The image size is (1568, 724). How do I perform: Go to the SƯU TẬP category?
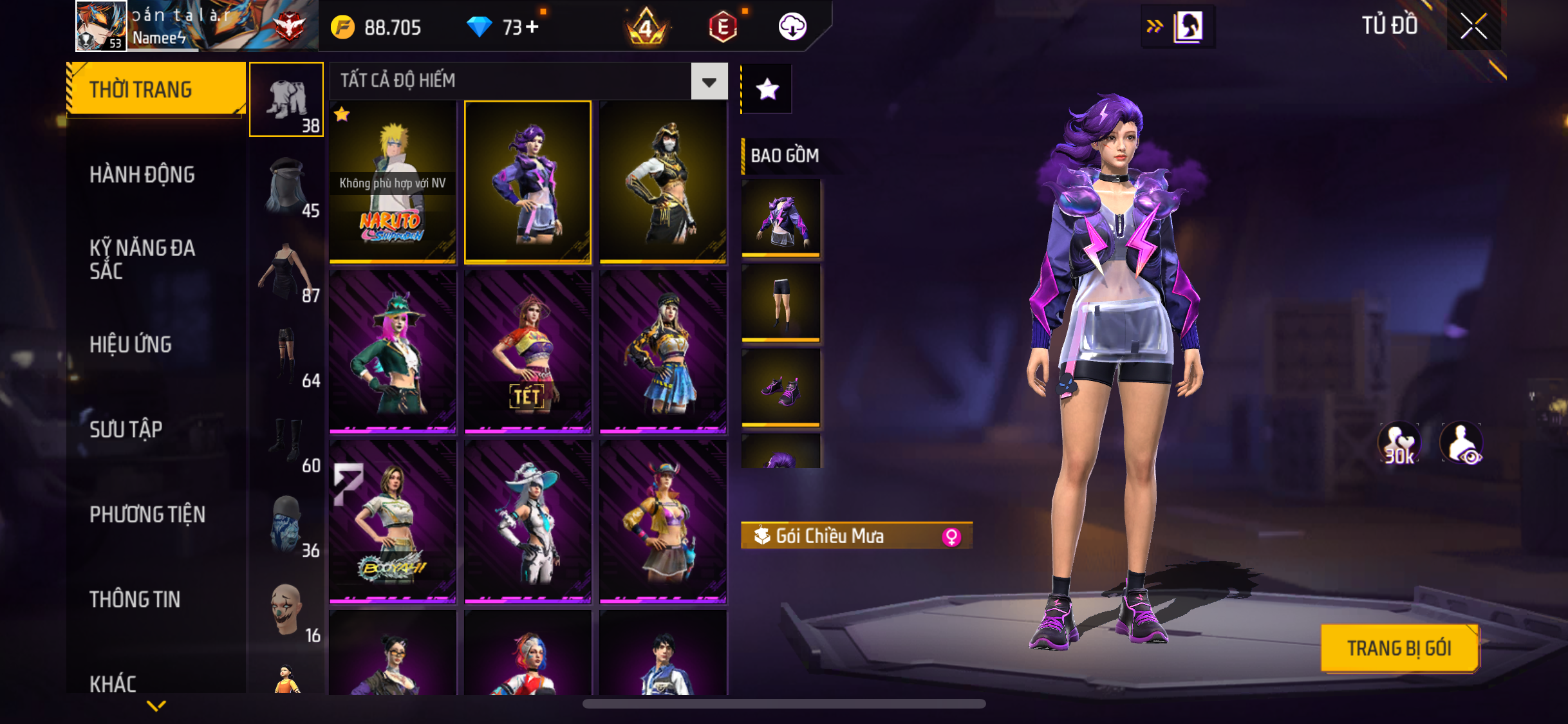126,429
